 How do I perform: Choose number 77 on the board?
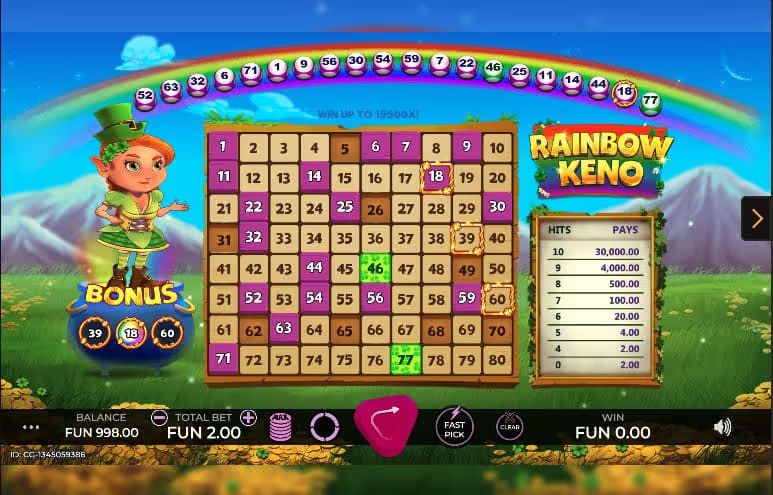tap(405, 359)
